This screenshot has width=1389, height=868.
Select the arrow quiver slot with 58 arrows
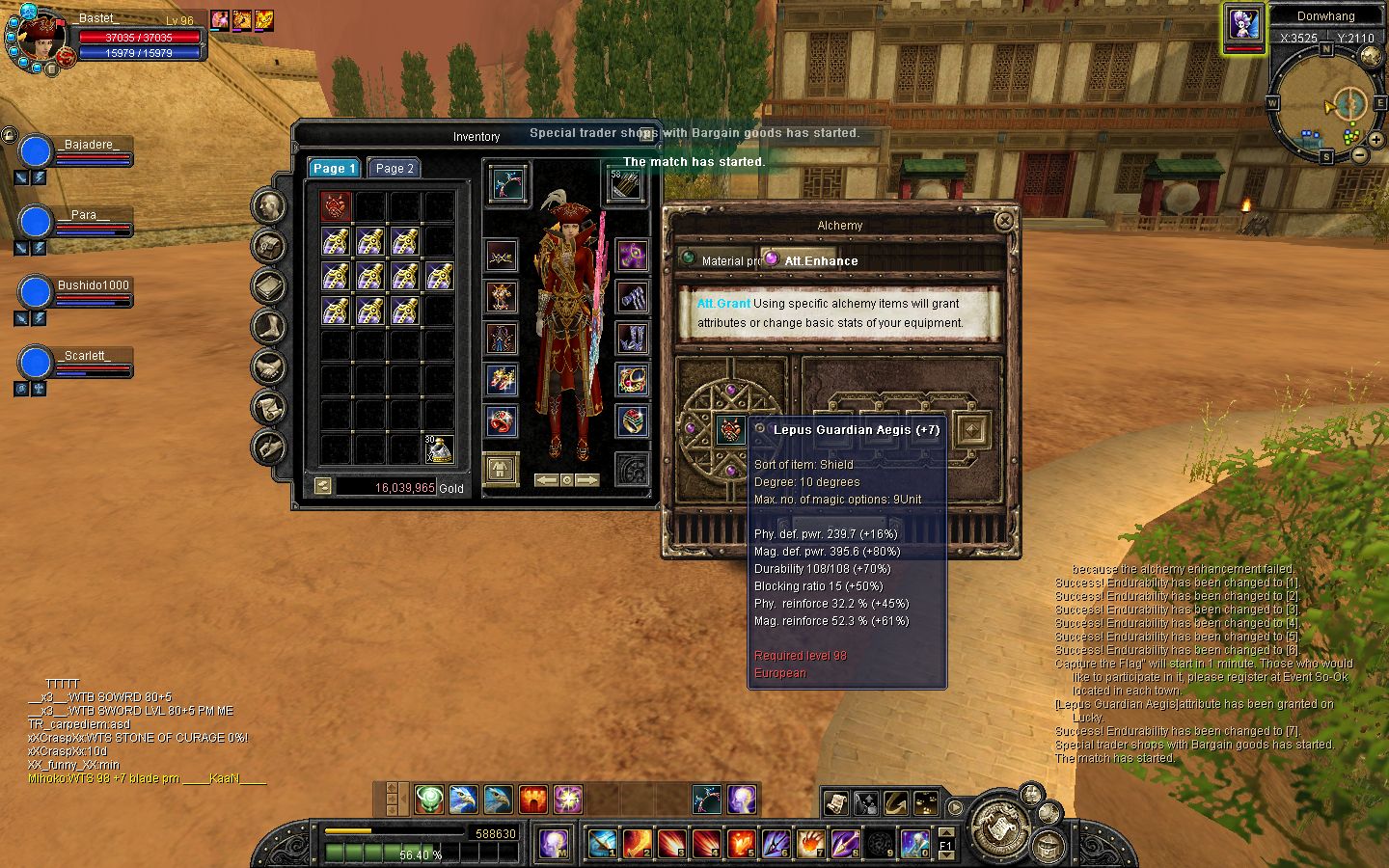625,183
